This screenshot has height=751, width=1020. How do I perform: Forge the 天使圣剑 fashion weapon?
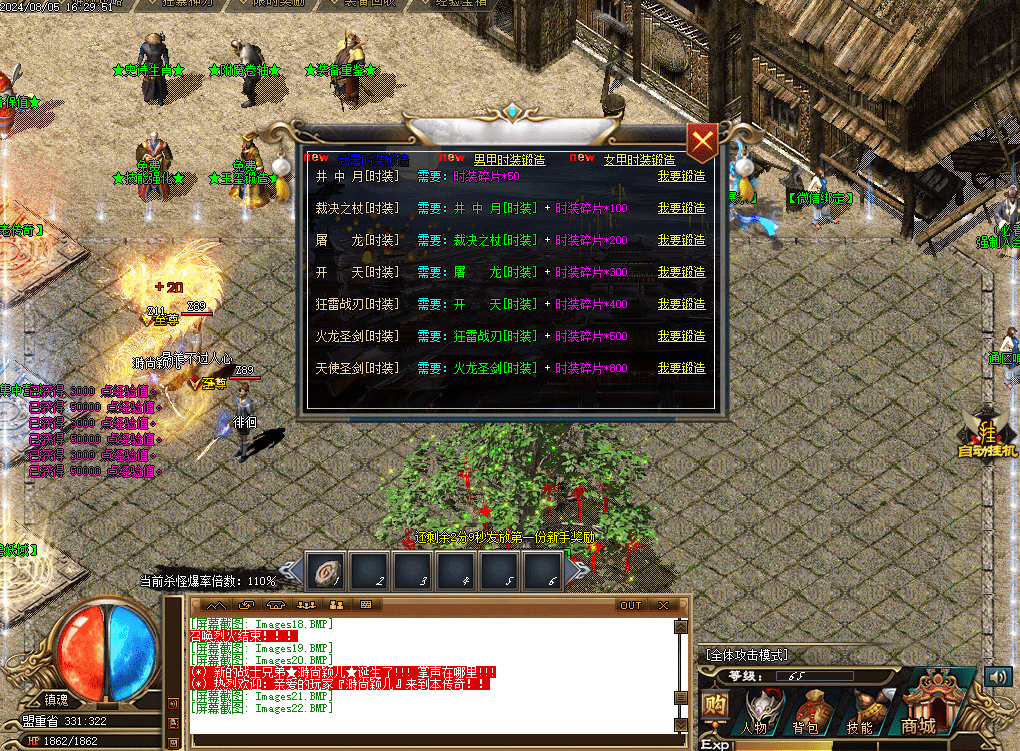681,368
